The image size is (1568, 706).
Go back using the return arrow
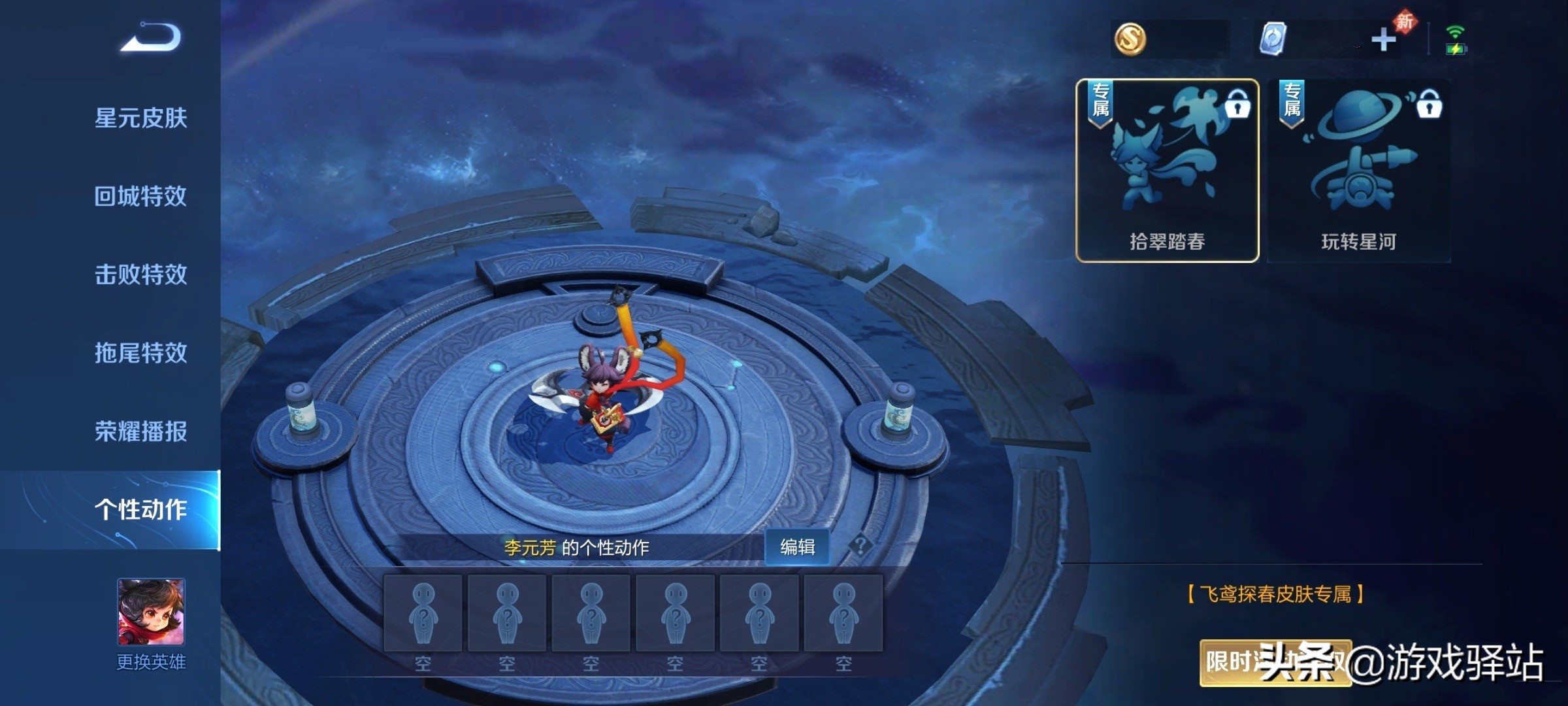pyautogui.click(x=151, y=37)
